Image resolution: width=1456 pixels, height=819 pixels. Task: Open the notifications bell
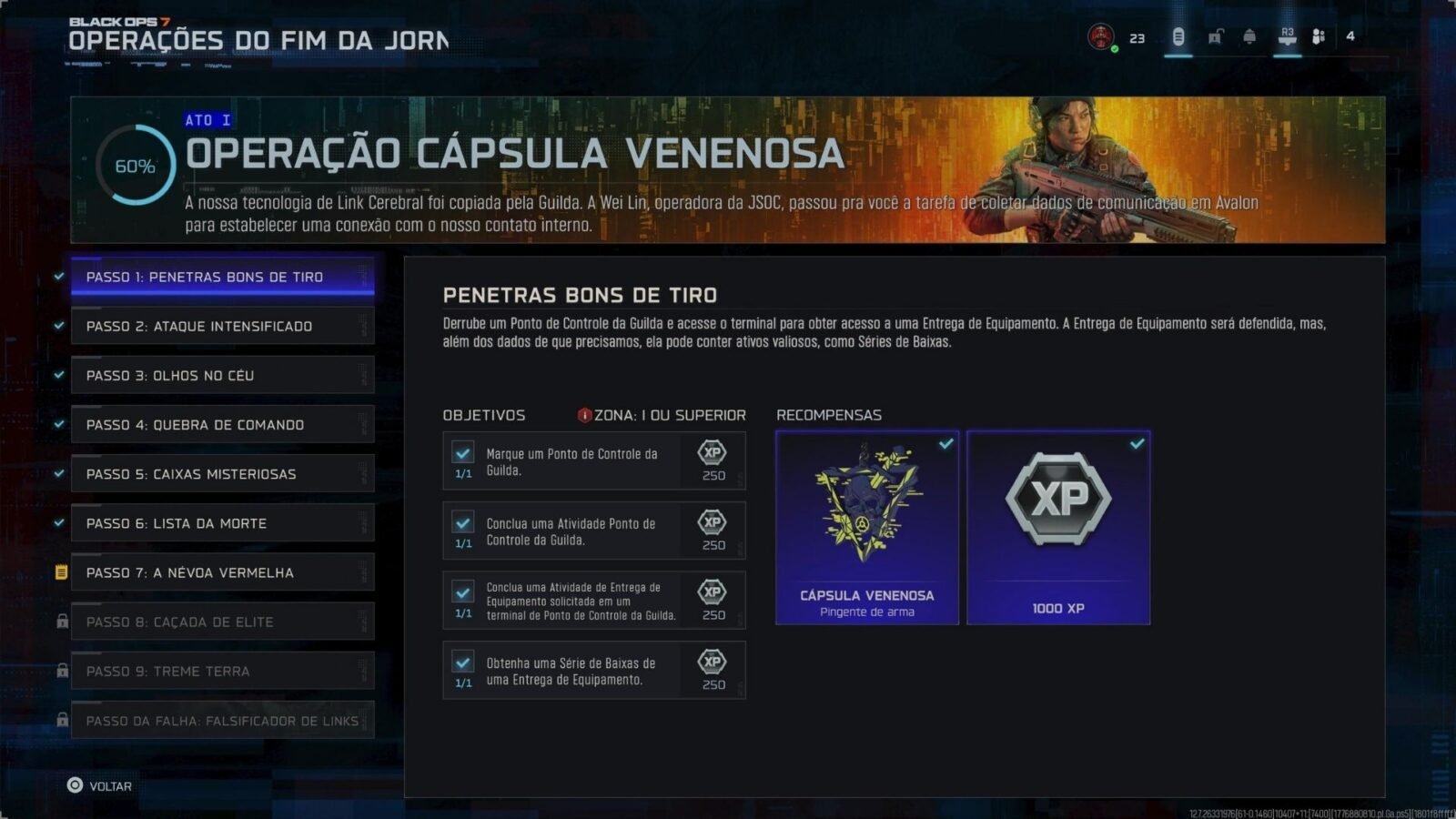tap(1249, 36)
